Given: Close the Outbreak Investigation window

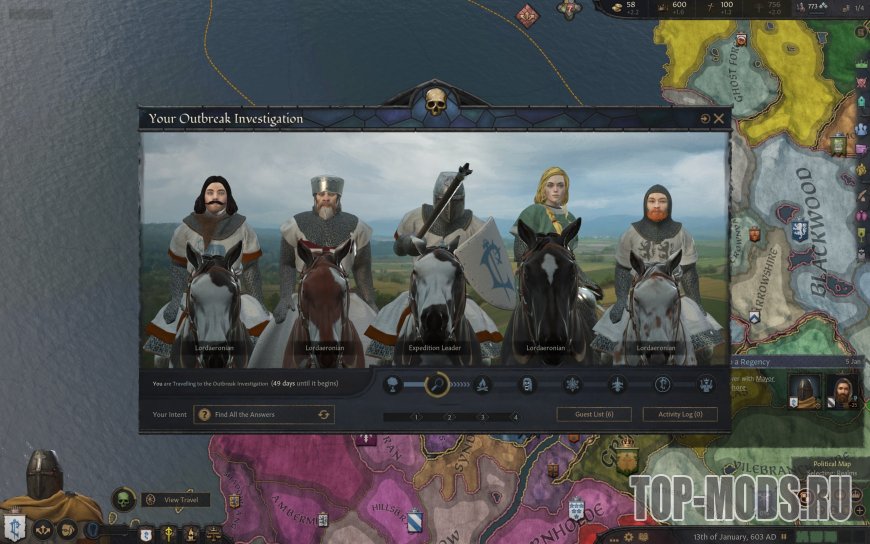Looking at the screenshot, I should (719, 119).
